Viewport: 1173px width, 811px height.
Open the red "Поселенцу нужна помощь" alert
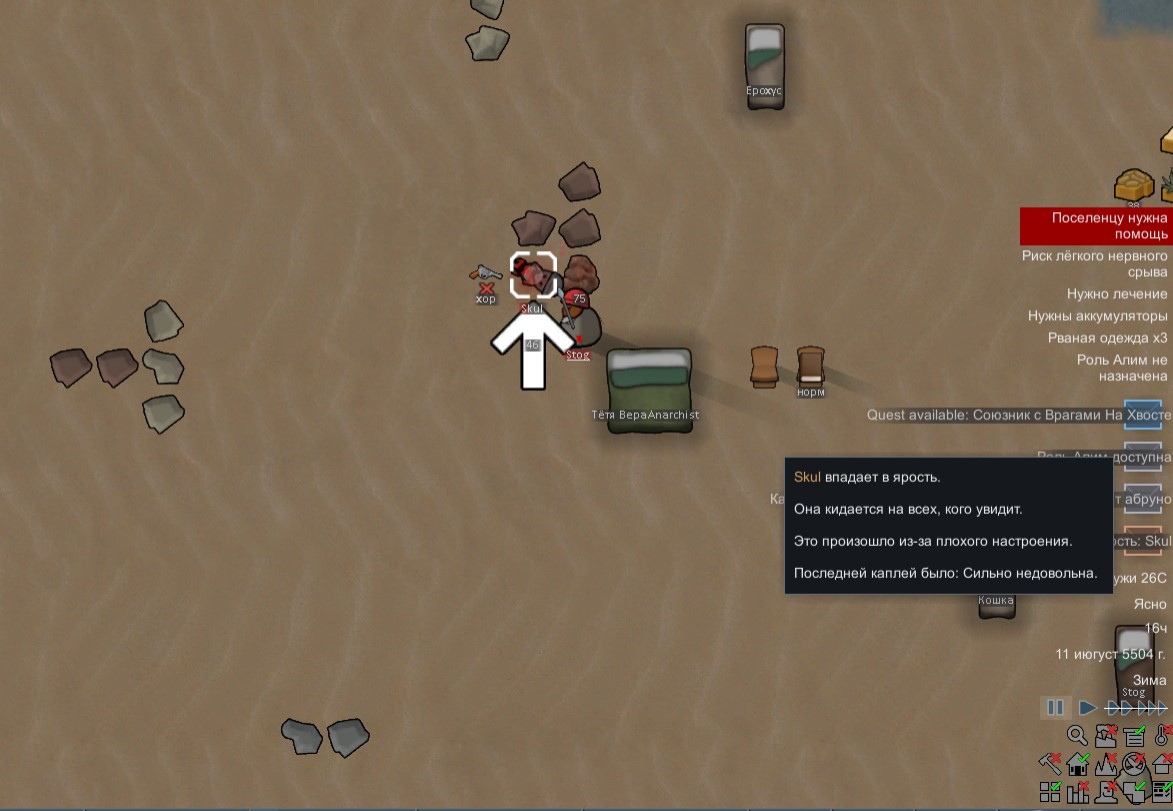click(1095, 226)
